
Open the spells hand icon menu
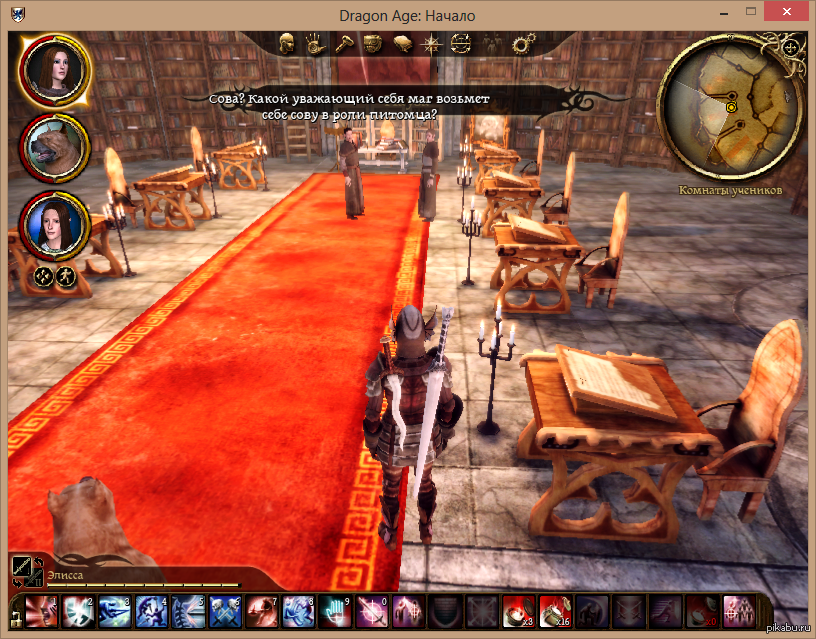coord(313,43)
